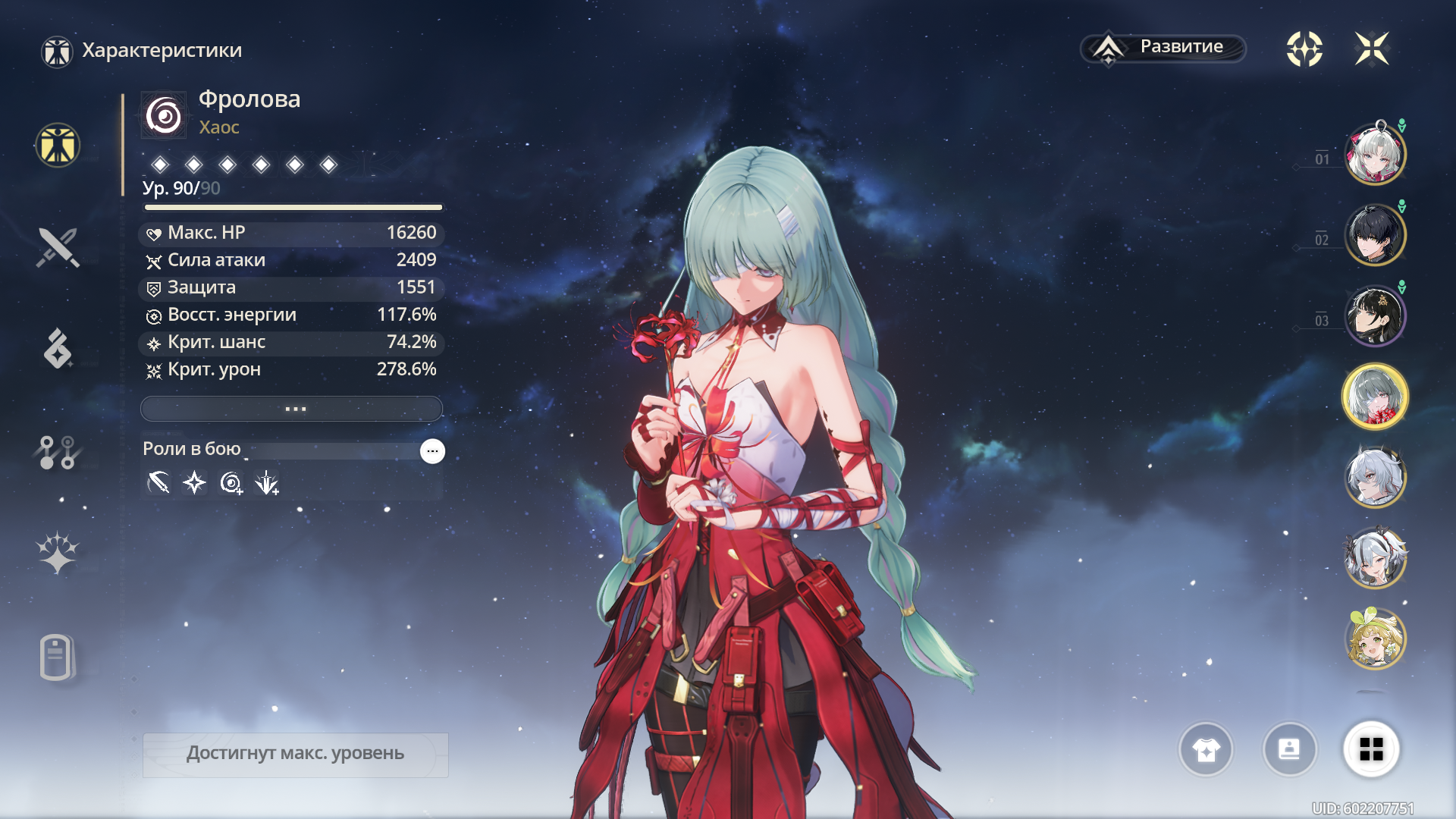The width and height of the screenshot is (1456, 819).
Task: Select the silver-haired character with red horns portrait
Action: coord(1375,559)
